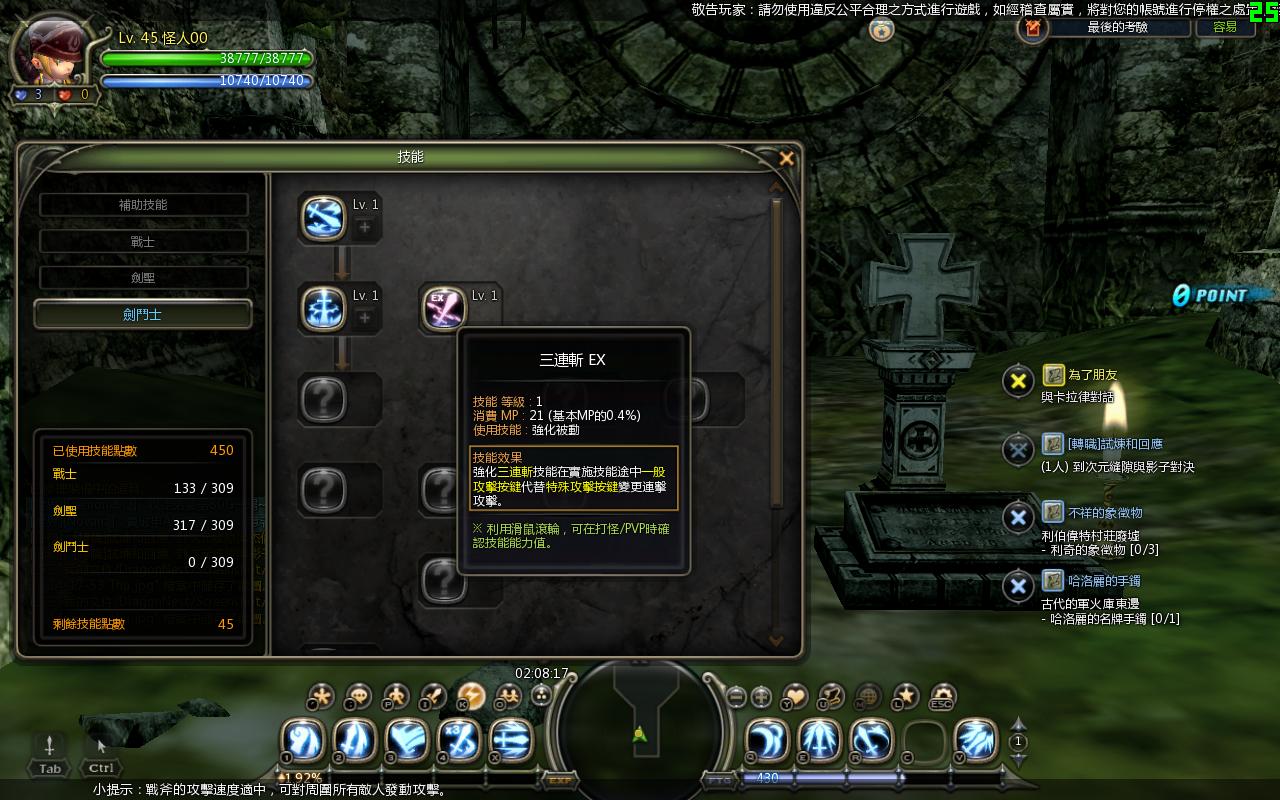Open the heart icon menu button
Screen dimensions: 1280x800
click(x=795, y=696)
